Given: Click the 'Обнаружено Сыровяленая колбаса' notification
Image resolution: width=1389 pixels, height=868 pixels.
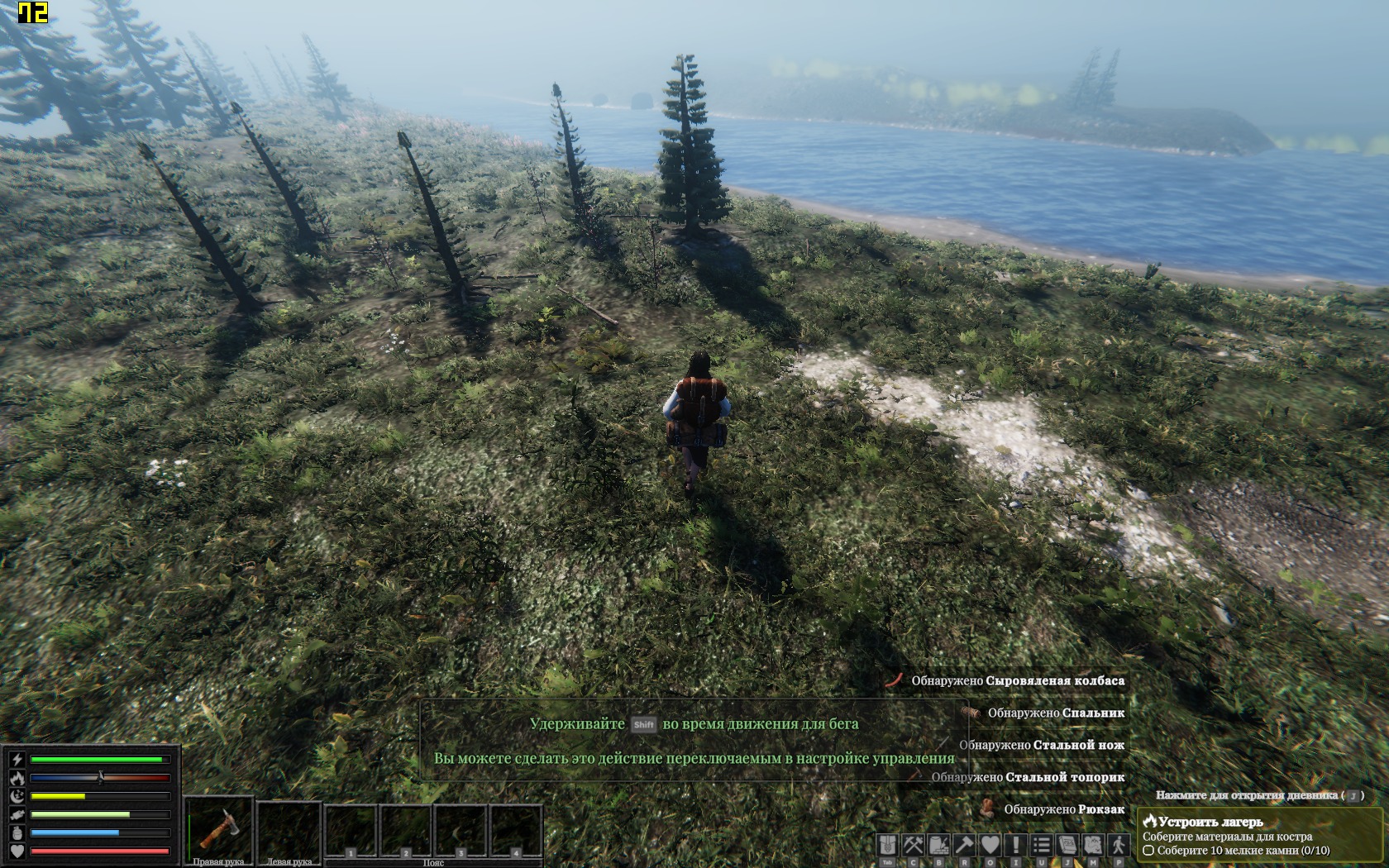Looking at the screenshot, I should pos(1017,681).
